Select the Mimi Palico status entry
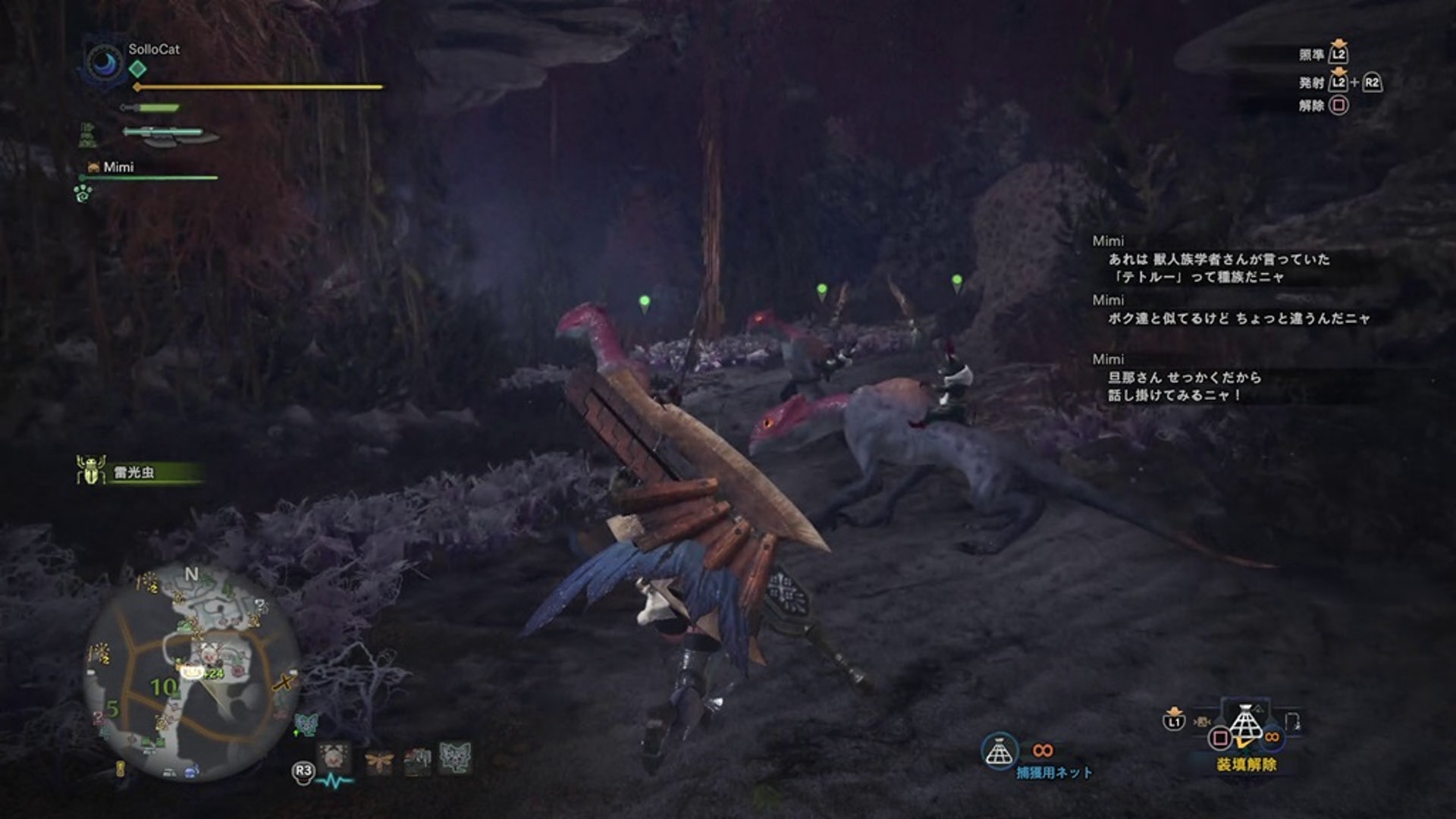Screen dimensions: 1456x819 pyautogui.click(x=118, y=167)
